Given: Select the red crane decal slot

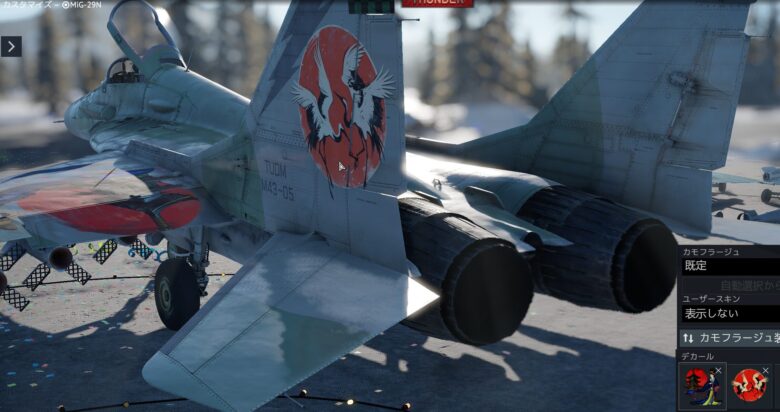Looking at the screenshot, I should (x=749, y=386).
